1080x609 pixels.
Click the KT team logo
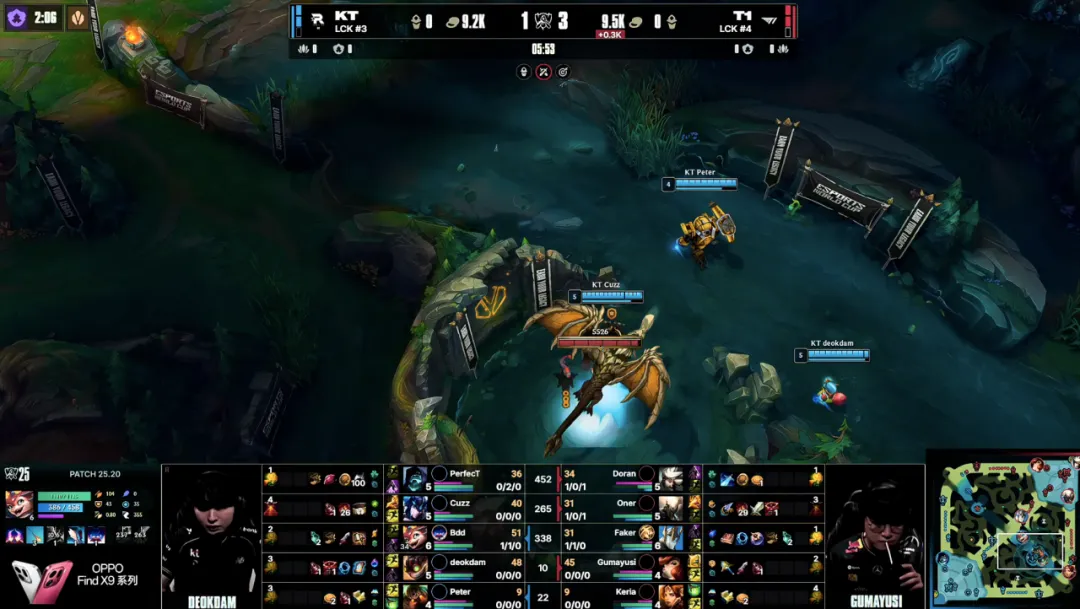coord(318,20)
